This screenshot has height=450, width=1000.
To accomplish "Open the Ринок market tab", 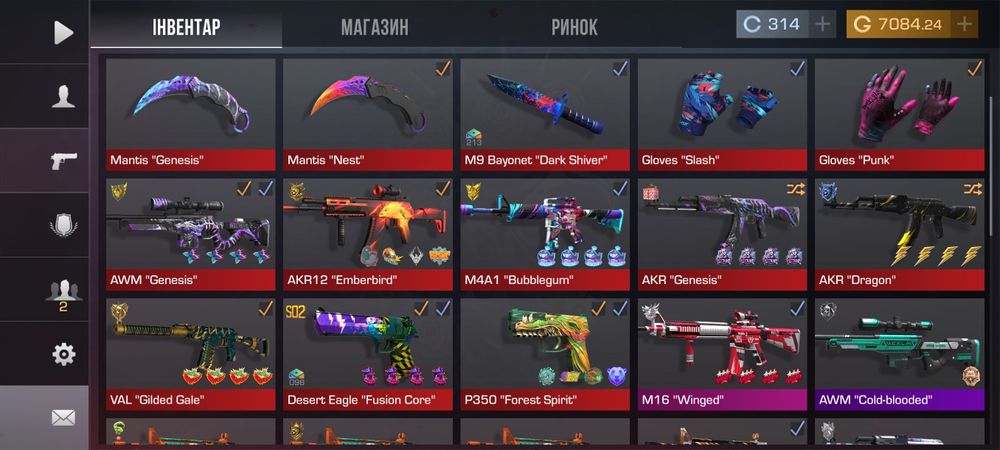I will coord(574,27).
